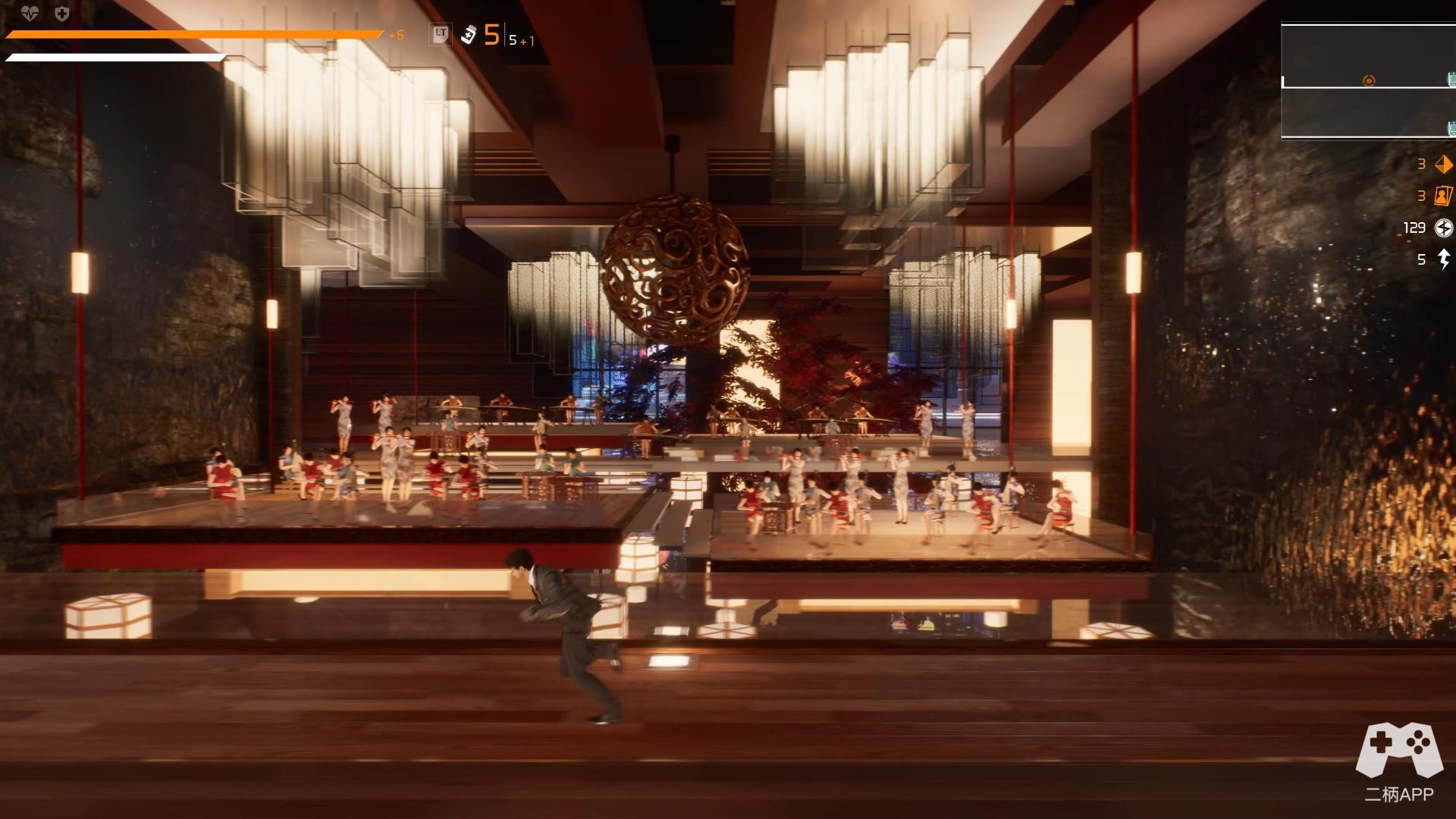Click the heartbeat status icon

click(x=30, y=13)
